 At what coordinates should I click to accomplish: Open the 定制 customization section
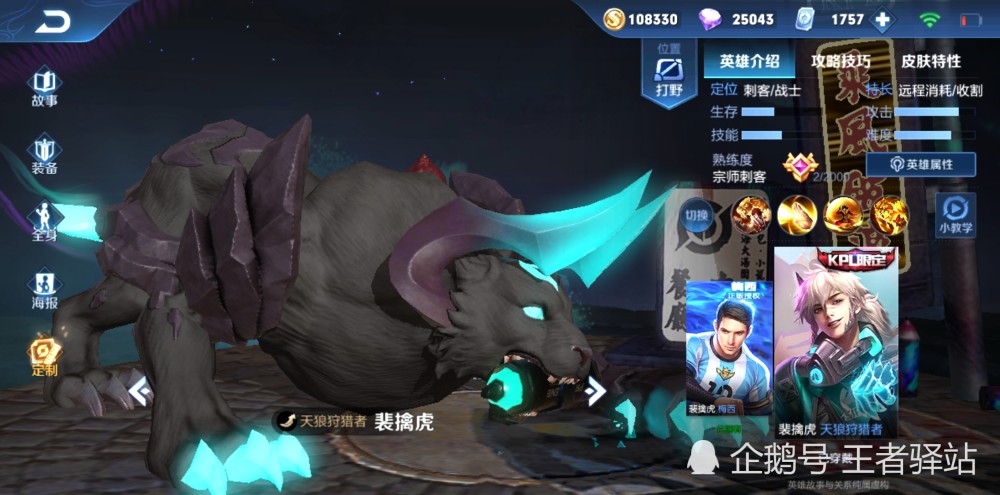(x=44, y=356)
